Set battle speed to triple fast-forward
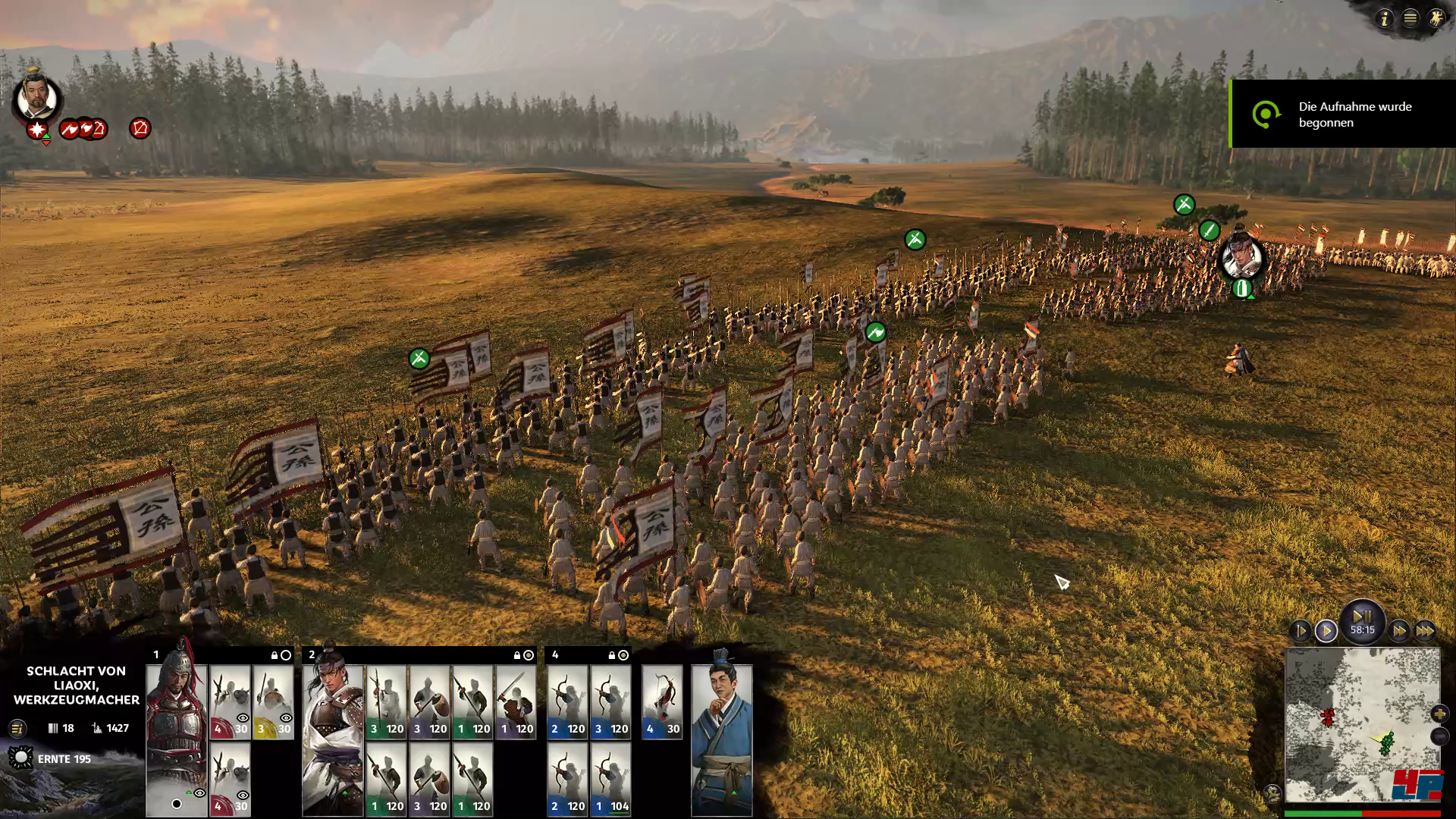 click(1425, 631)
